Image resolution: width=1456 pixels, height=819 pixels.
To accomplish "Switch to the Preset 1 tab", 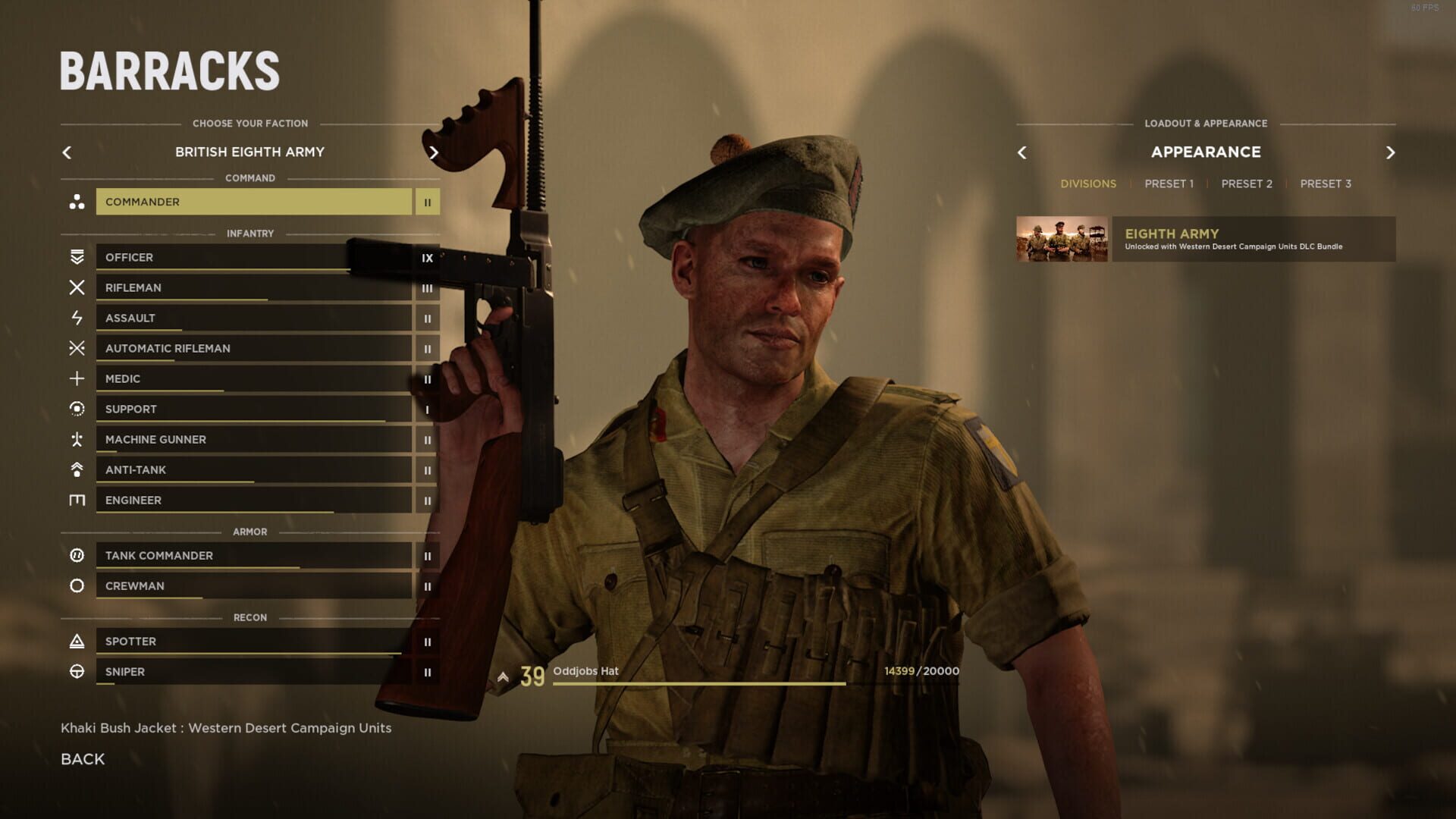I will 1169,183.
